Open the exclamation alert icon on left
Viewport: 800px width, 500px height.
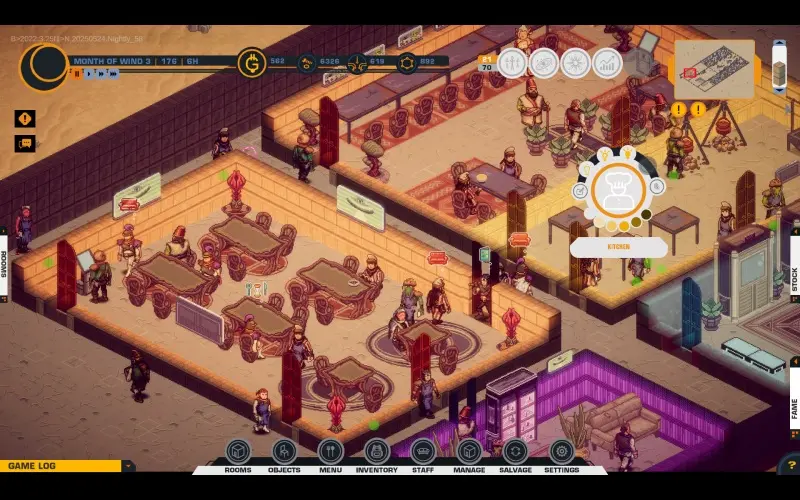point(25,118)
